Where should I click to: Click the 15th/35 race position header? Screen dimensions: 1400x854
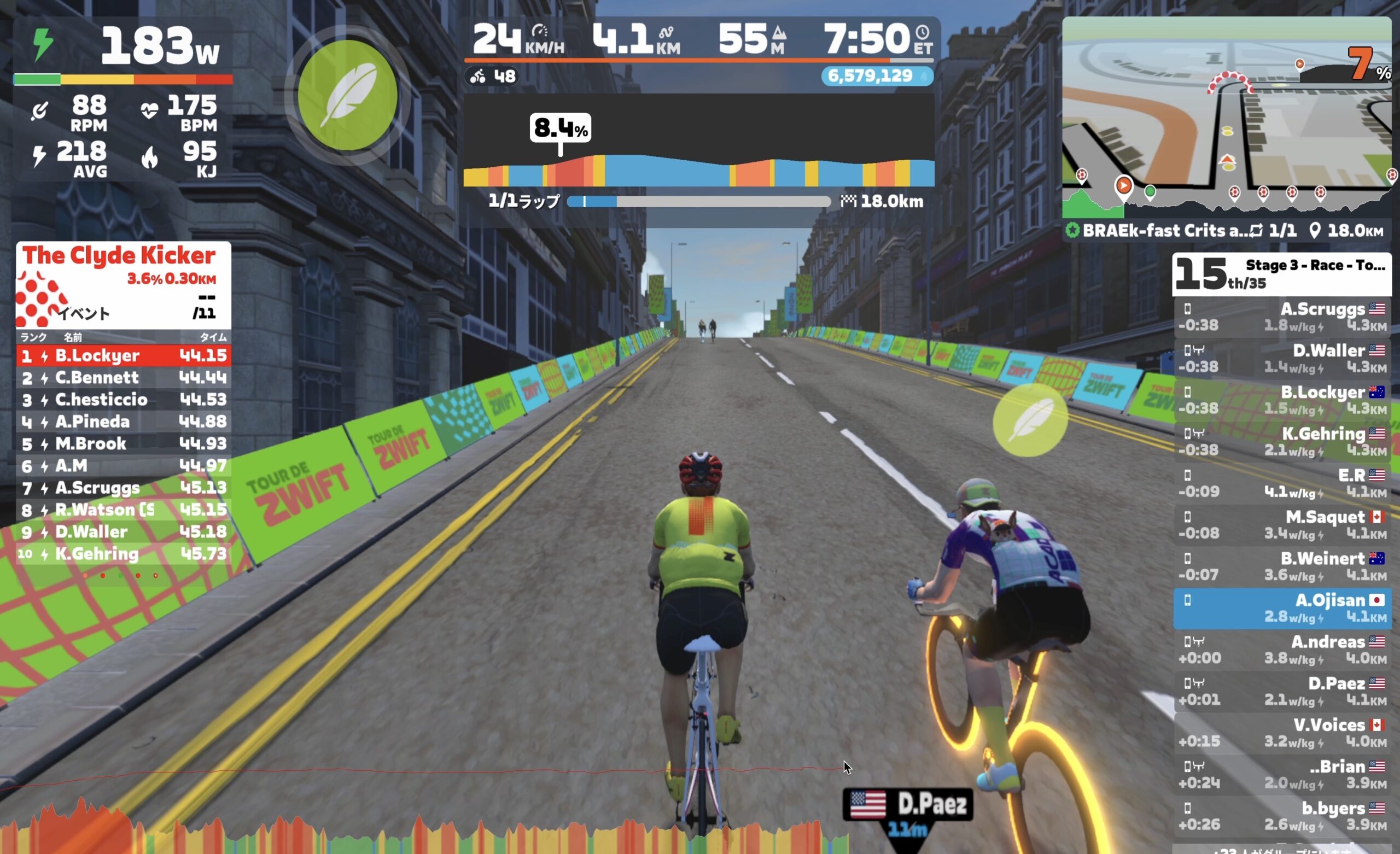coord(1281,274)
